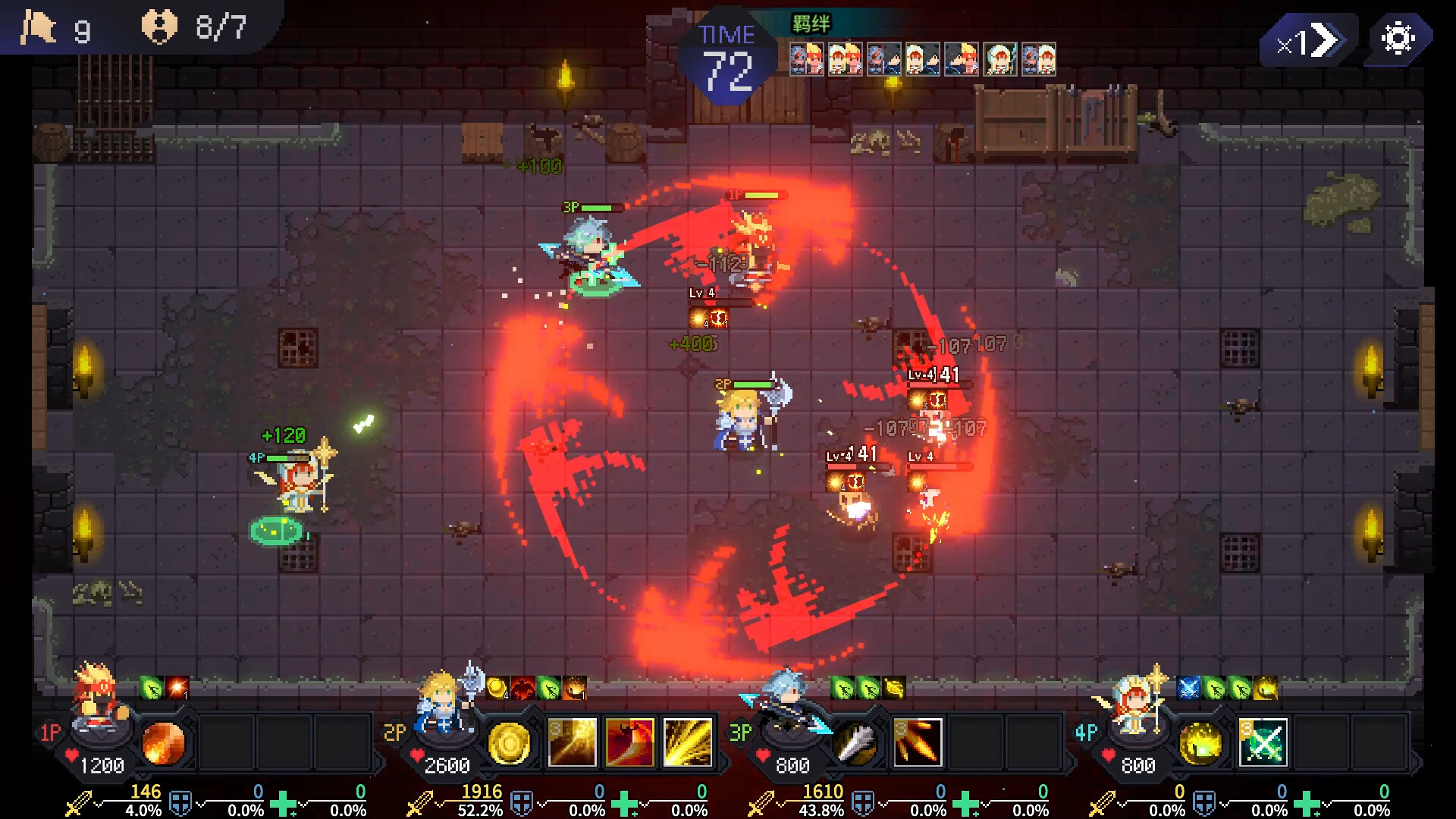This screenshot has height=819, width=1456.
Task: Select 2P's gold coin skill
Action: click(x=509, y=742)
